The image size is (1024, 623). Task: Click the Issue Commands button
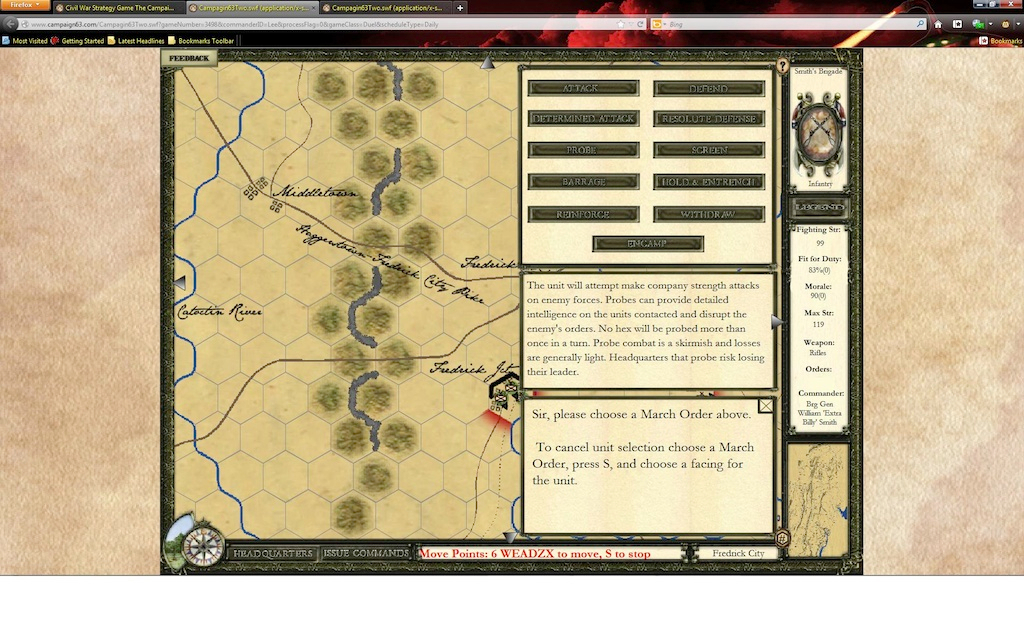point(366,553)
